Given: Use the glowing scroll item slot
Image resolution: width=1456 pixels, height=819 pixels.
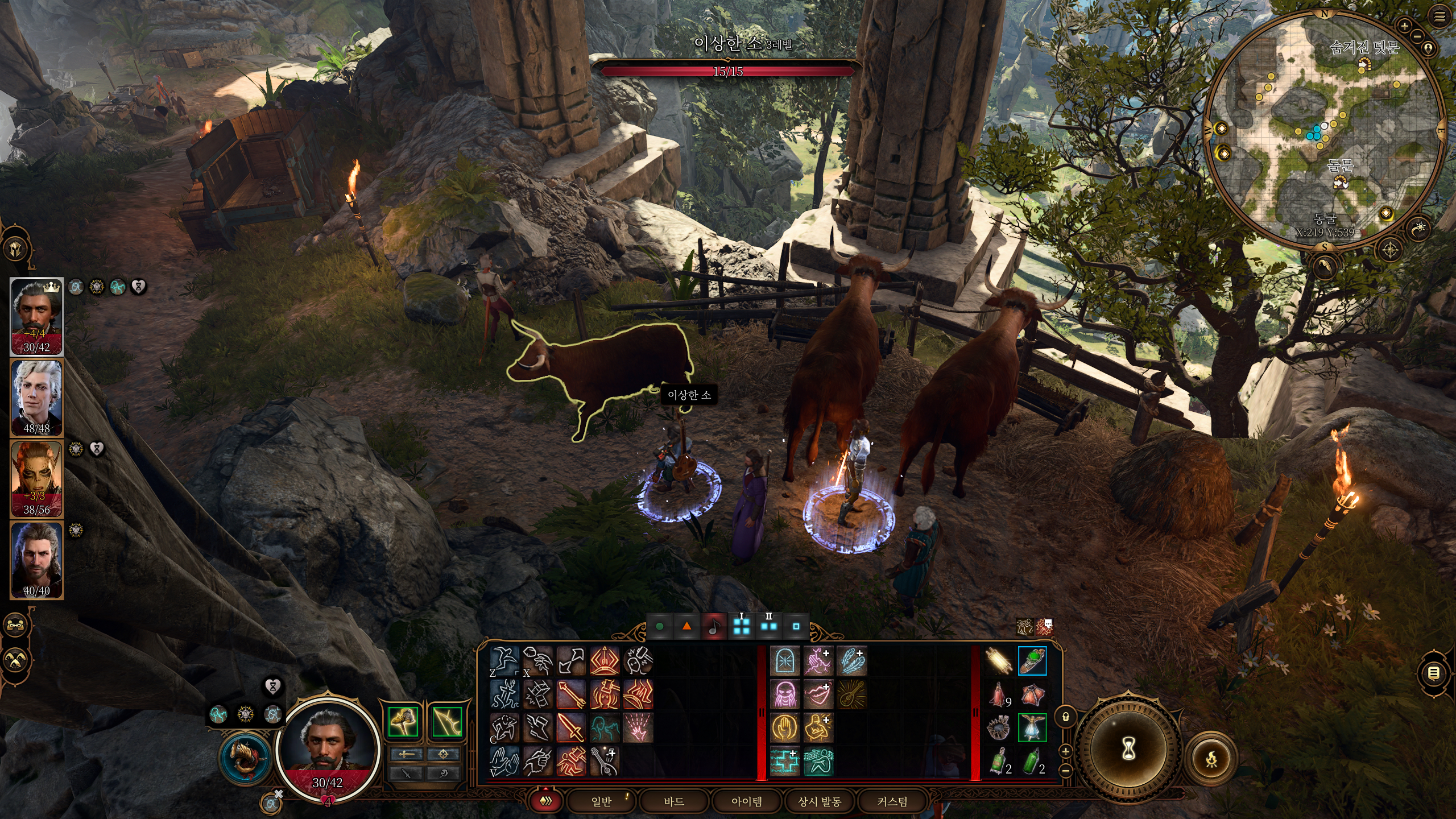Looking at the screenshot, I should [999, 661].
